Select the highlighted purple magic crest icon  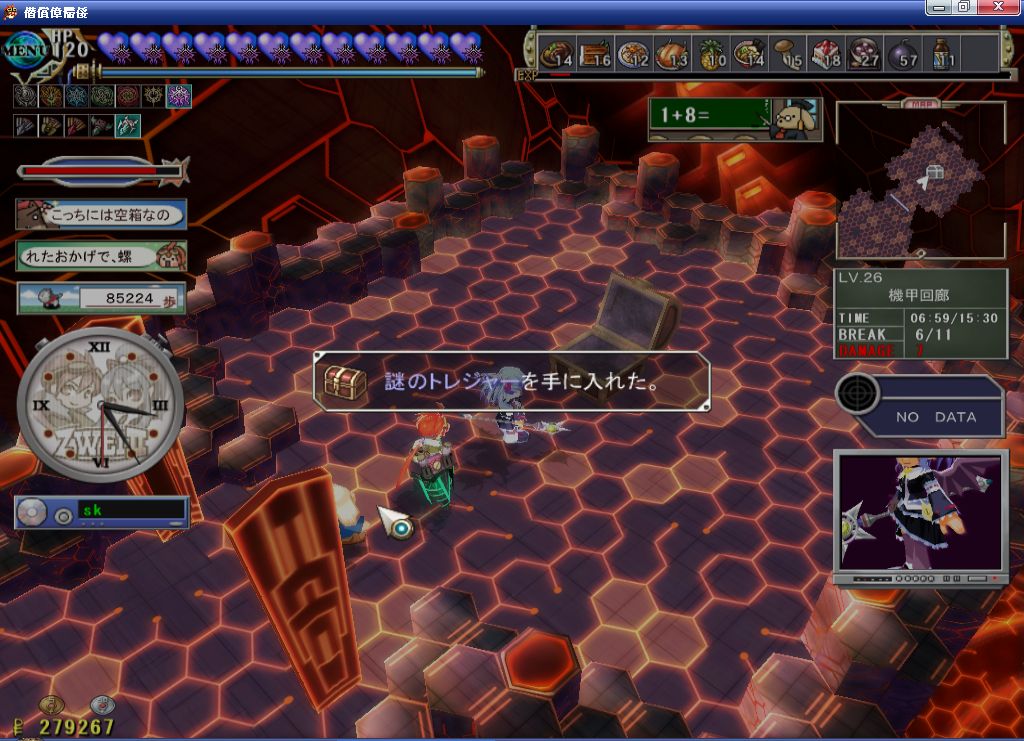pos(179,96)
